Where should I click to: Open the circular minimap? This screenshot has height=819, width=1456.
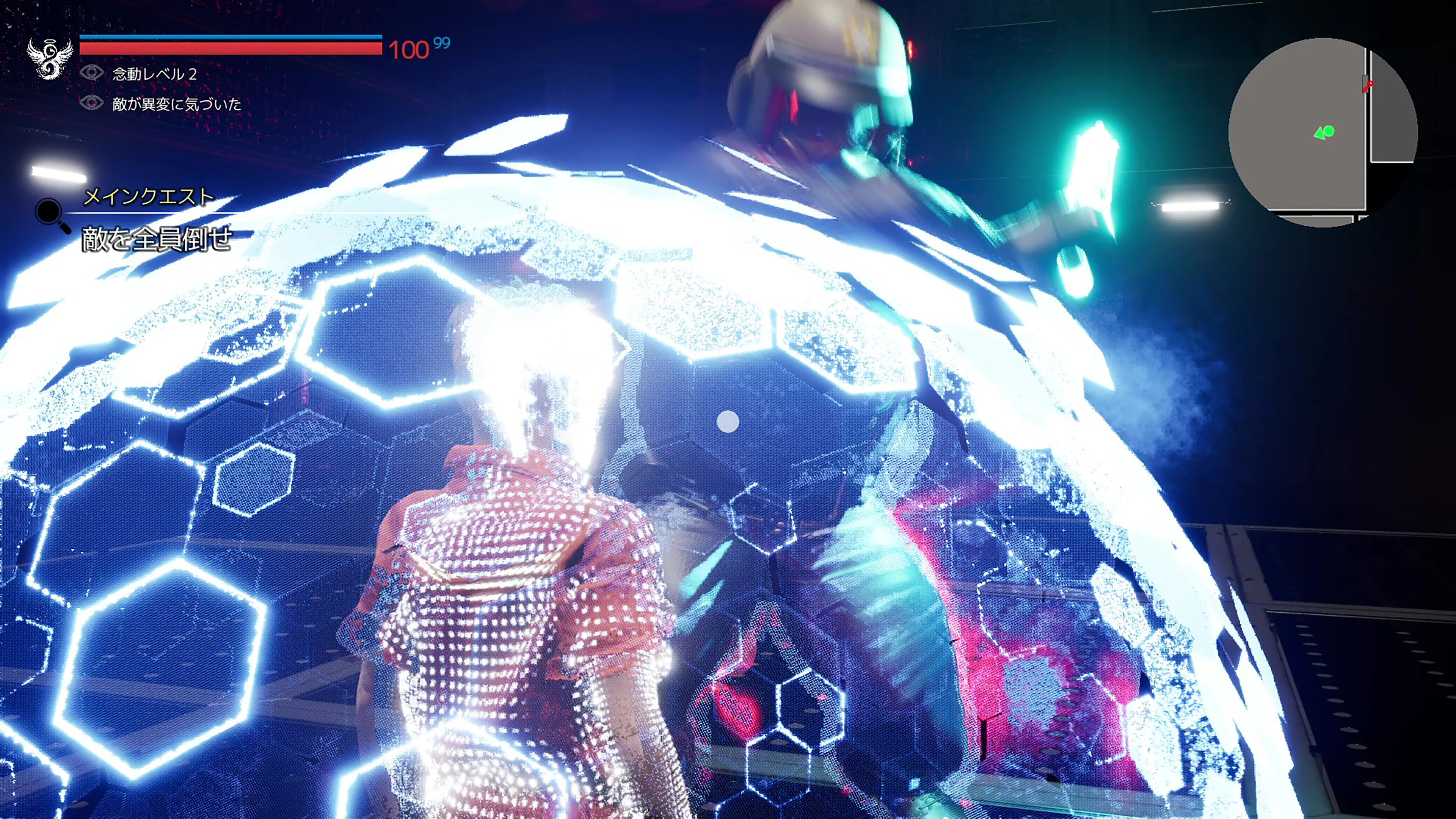(x=1323, y=132)
